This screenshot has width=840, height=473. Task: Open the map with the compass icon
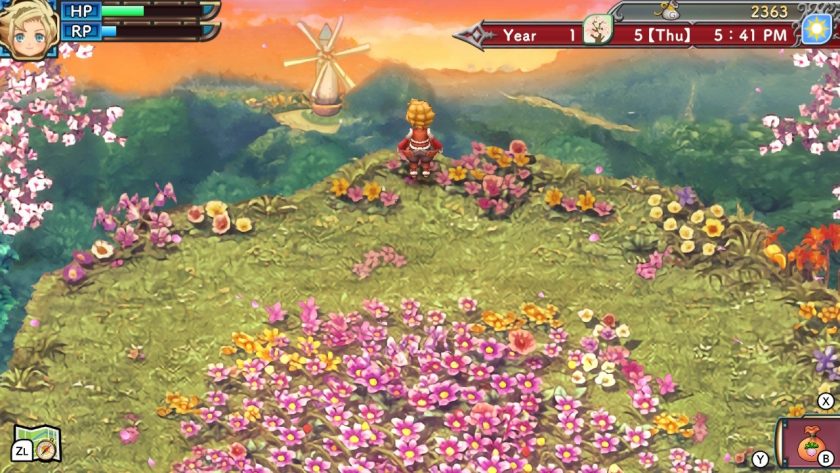pos(40,442)
